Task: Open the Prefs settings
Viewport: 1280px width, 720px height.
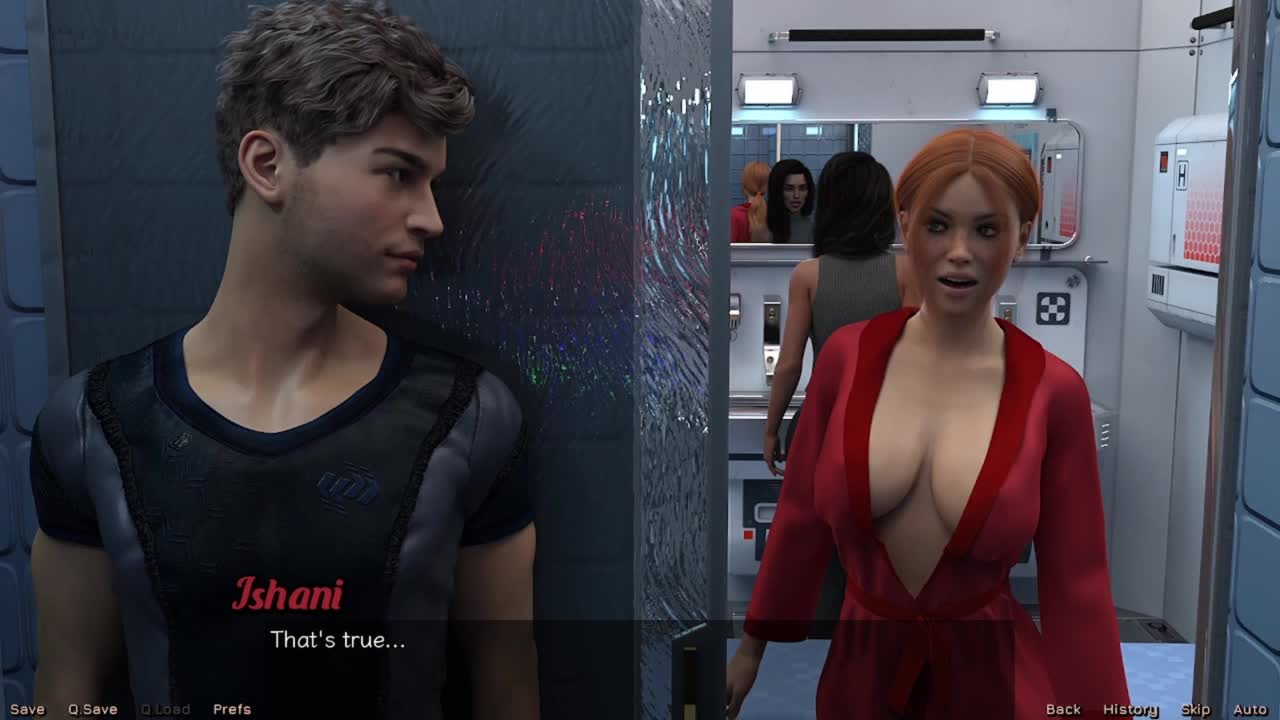Action: coord(231,709)
